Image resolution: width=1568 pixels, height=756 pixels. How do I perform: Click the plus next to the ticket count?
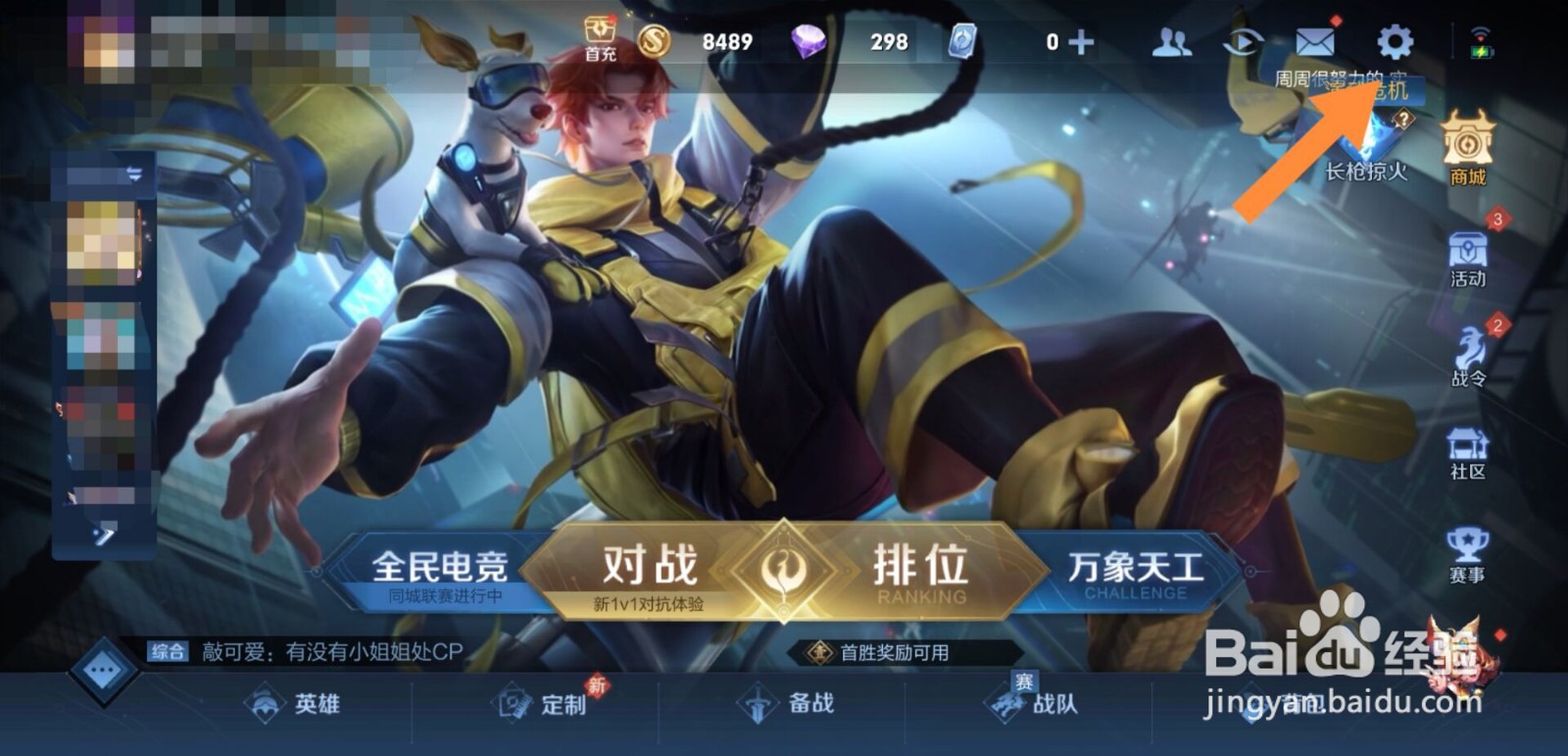pos(1083,41)
